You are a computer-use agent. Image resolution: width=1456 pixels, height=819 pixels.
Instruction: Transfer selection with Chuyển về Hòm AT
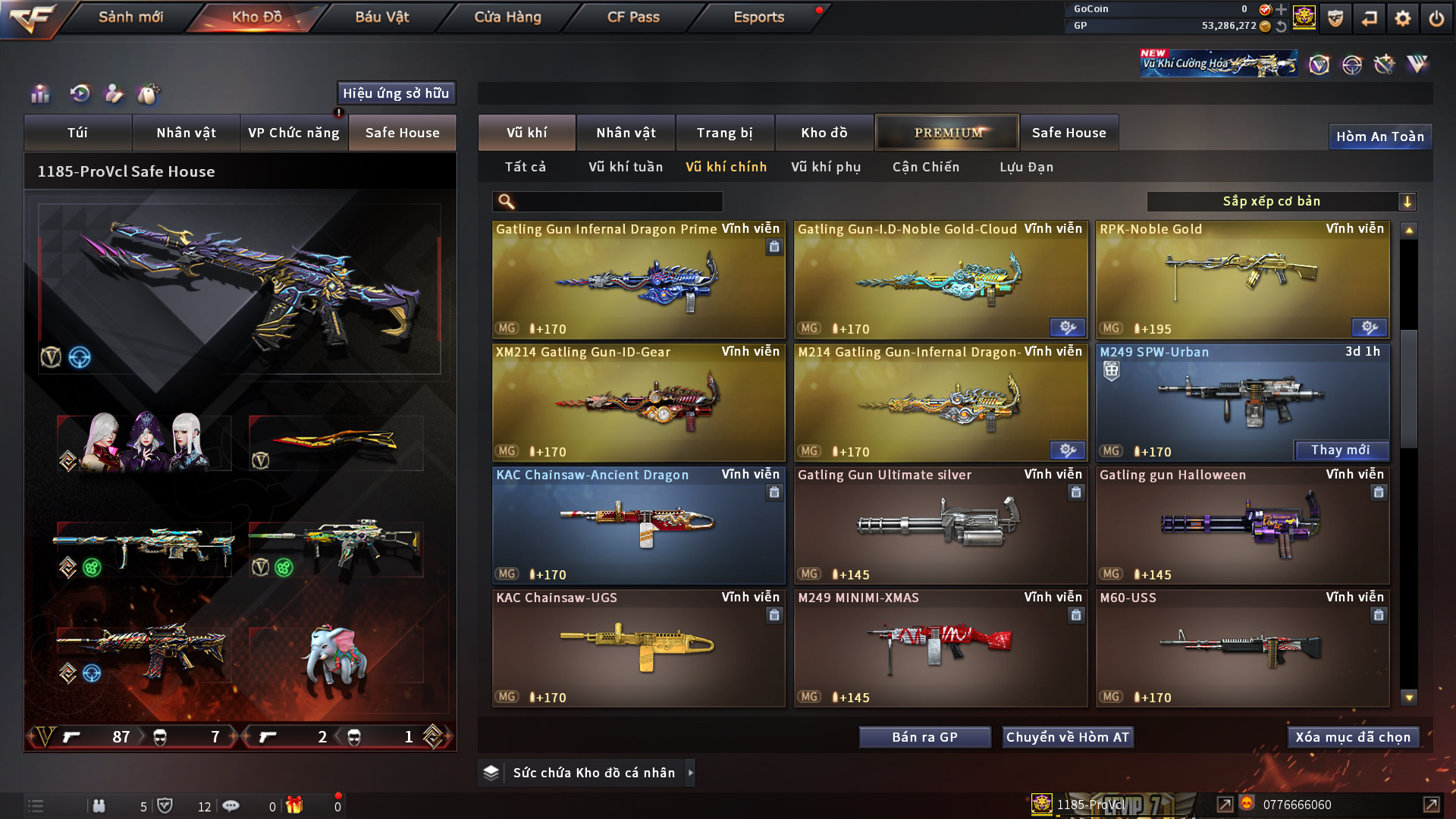click(1068, 737)
